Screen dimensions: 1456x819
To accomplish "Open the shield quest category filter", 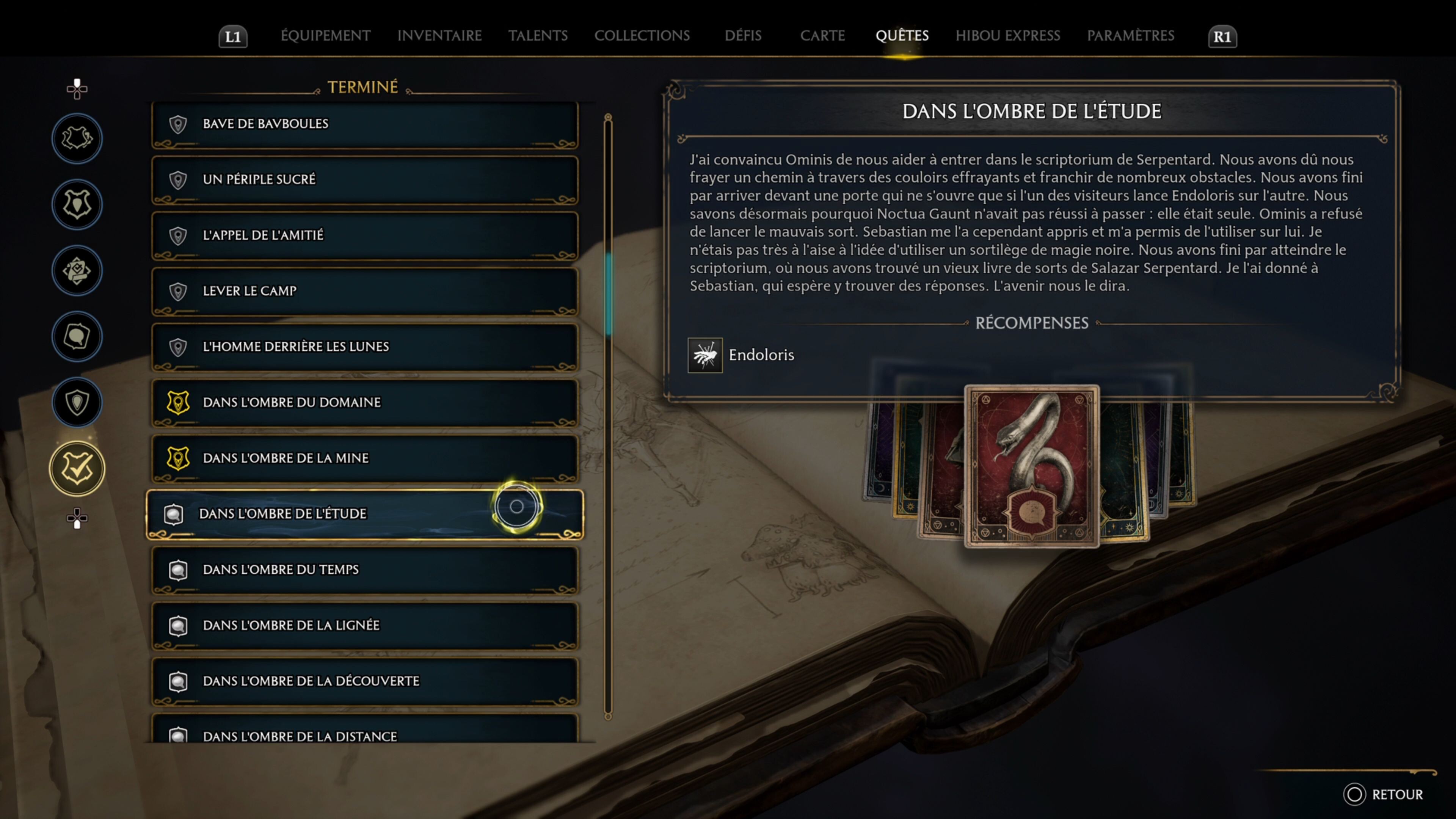I will click(77, 402).
